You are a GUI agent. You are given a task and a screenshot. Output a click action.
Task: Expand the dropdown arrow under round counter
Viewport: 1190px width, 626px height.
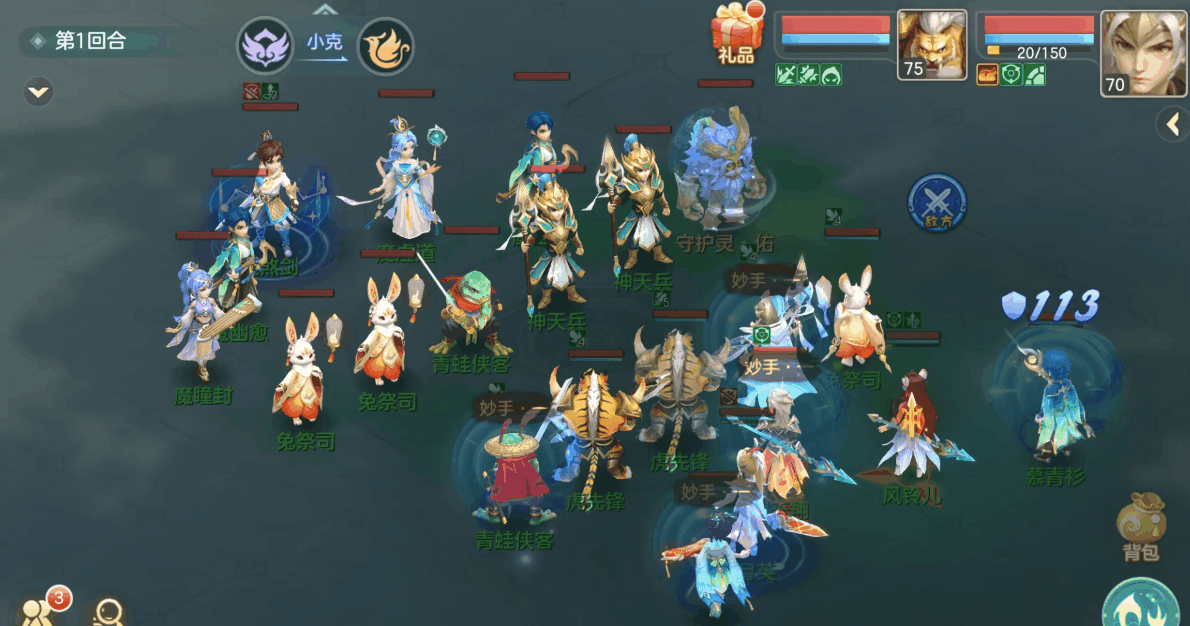(39, 92)
